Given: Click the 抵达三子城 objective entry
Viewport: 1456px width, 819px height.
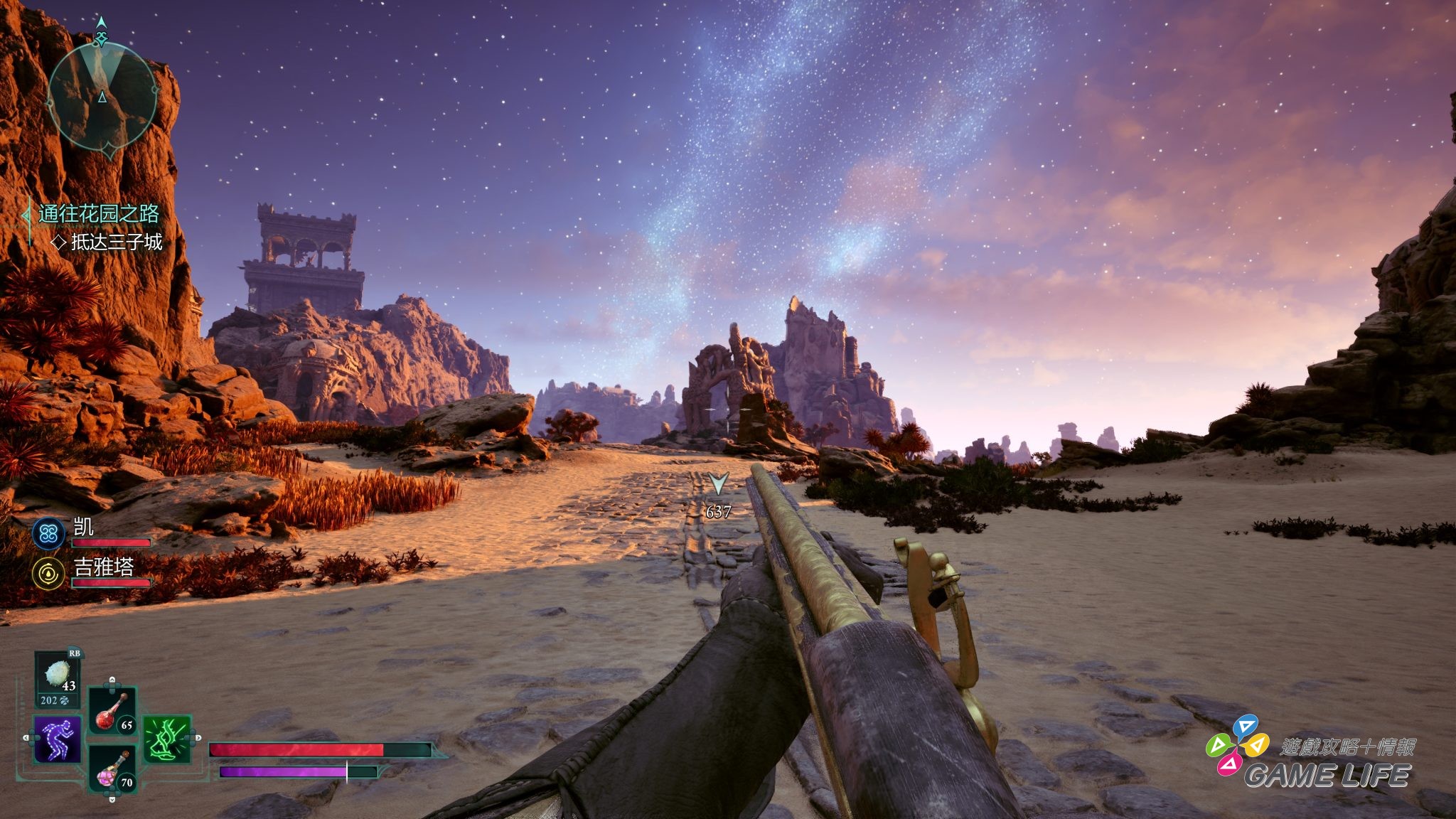Looking at the screenshot, I should point(116,242).
